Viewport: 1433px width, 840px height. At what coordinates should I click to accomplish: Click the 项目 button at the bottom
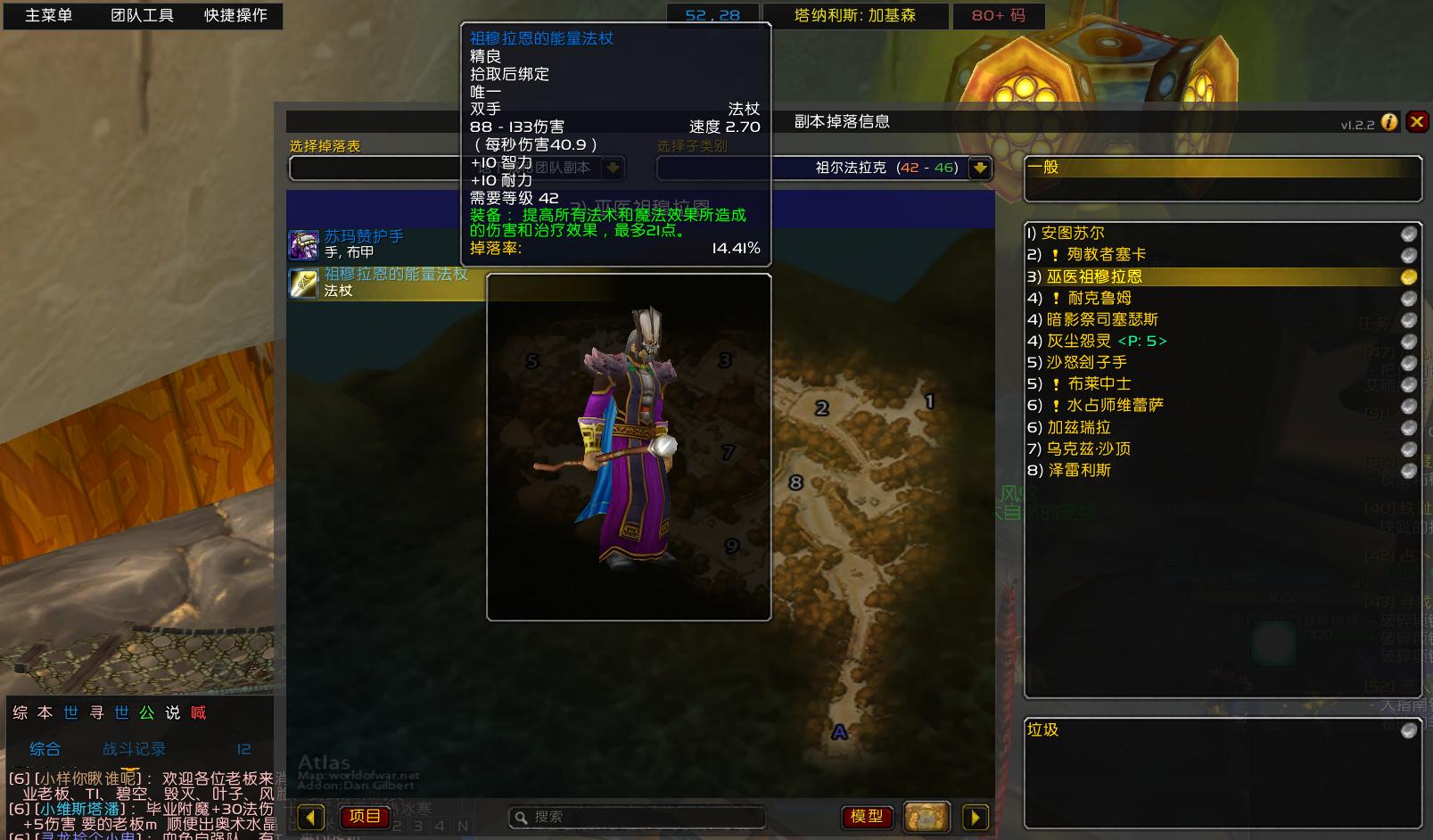pyautogui.click(x=365, y=816)
